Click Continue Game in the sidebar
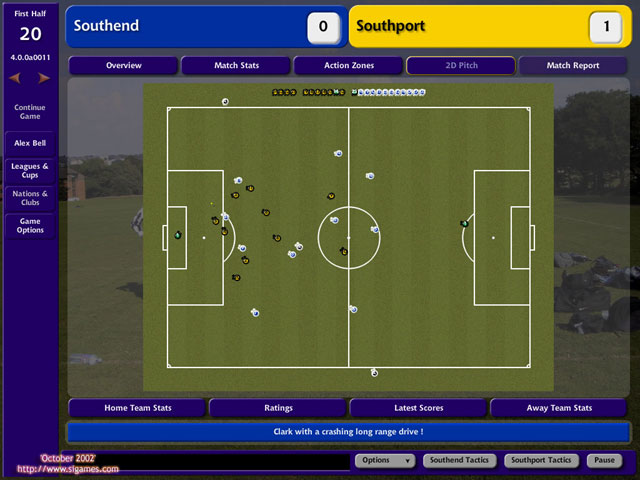 point(30,111)
